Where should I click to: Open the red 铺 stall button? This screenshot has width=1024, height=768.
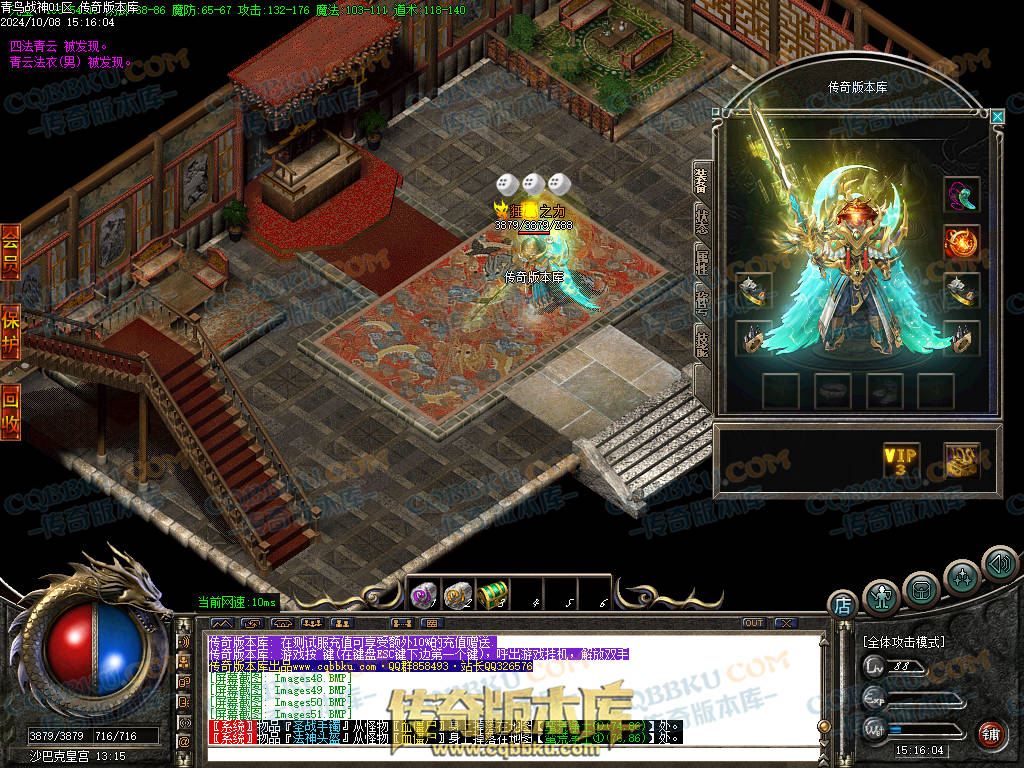pos(990,734)
